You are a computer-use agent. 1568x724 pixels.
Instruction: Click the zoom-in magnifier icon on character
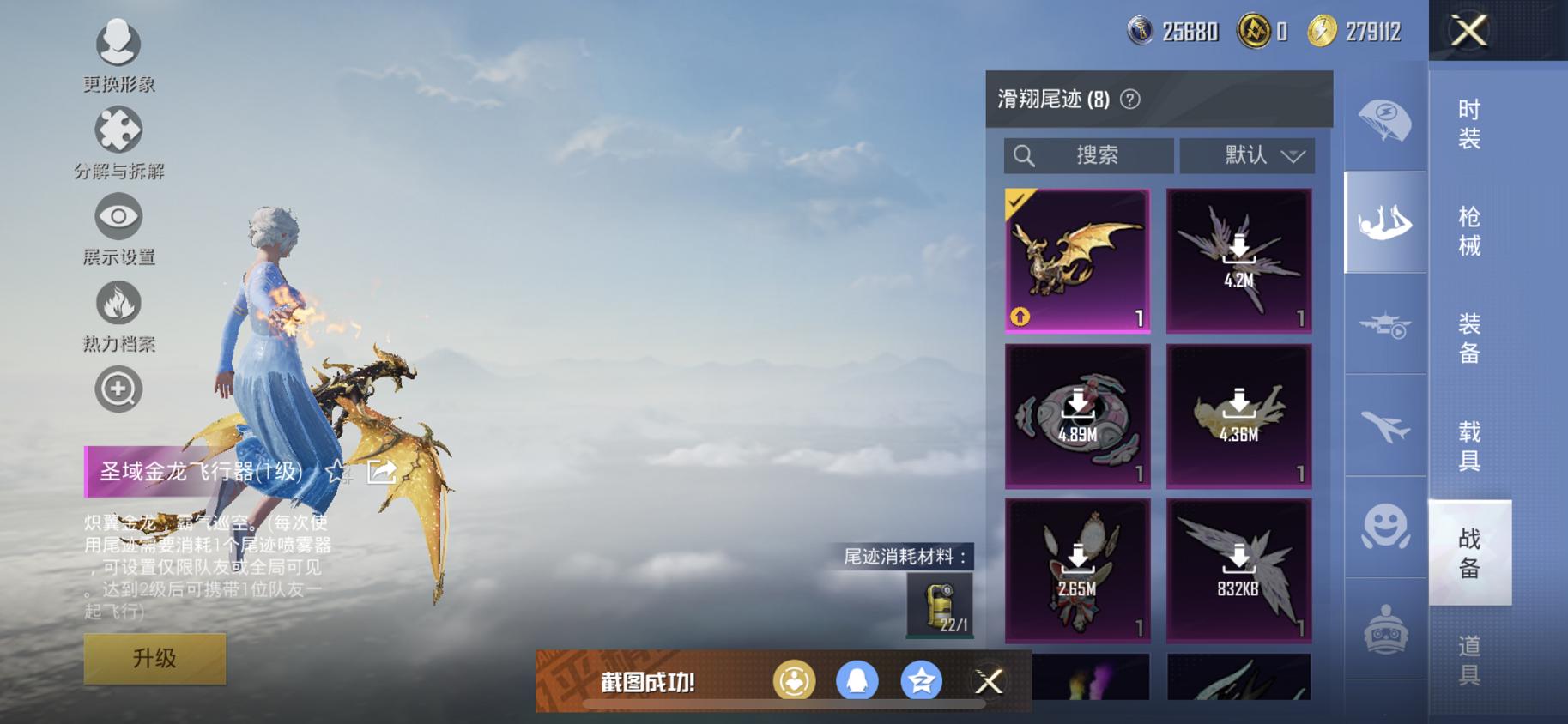118,388
